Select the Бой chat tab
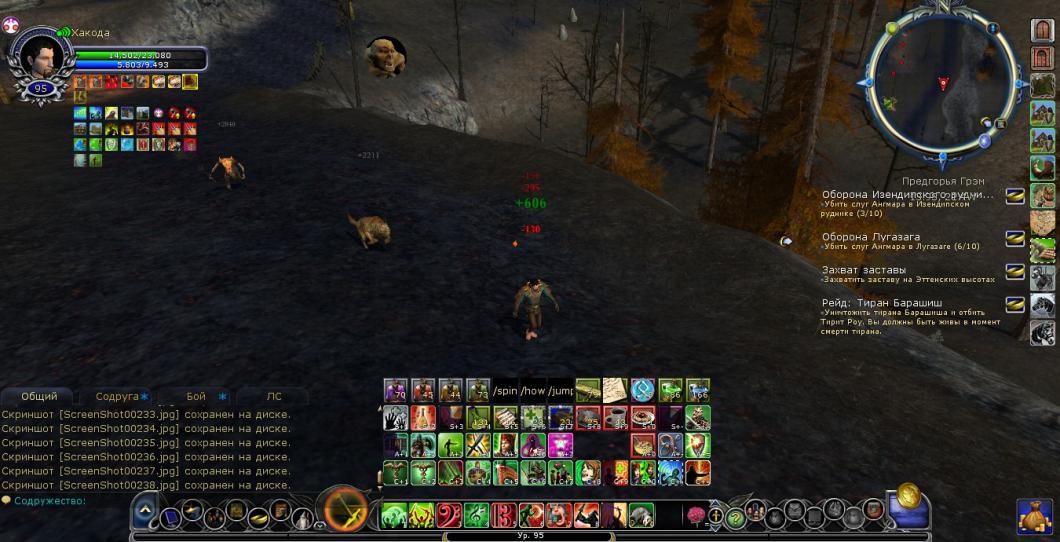 (196, 396)
